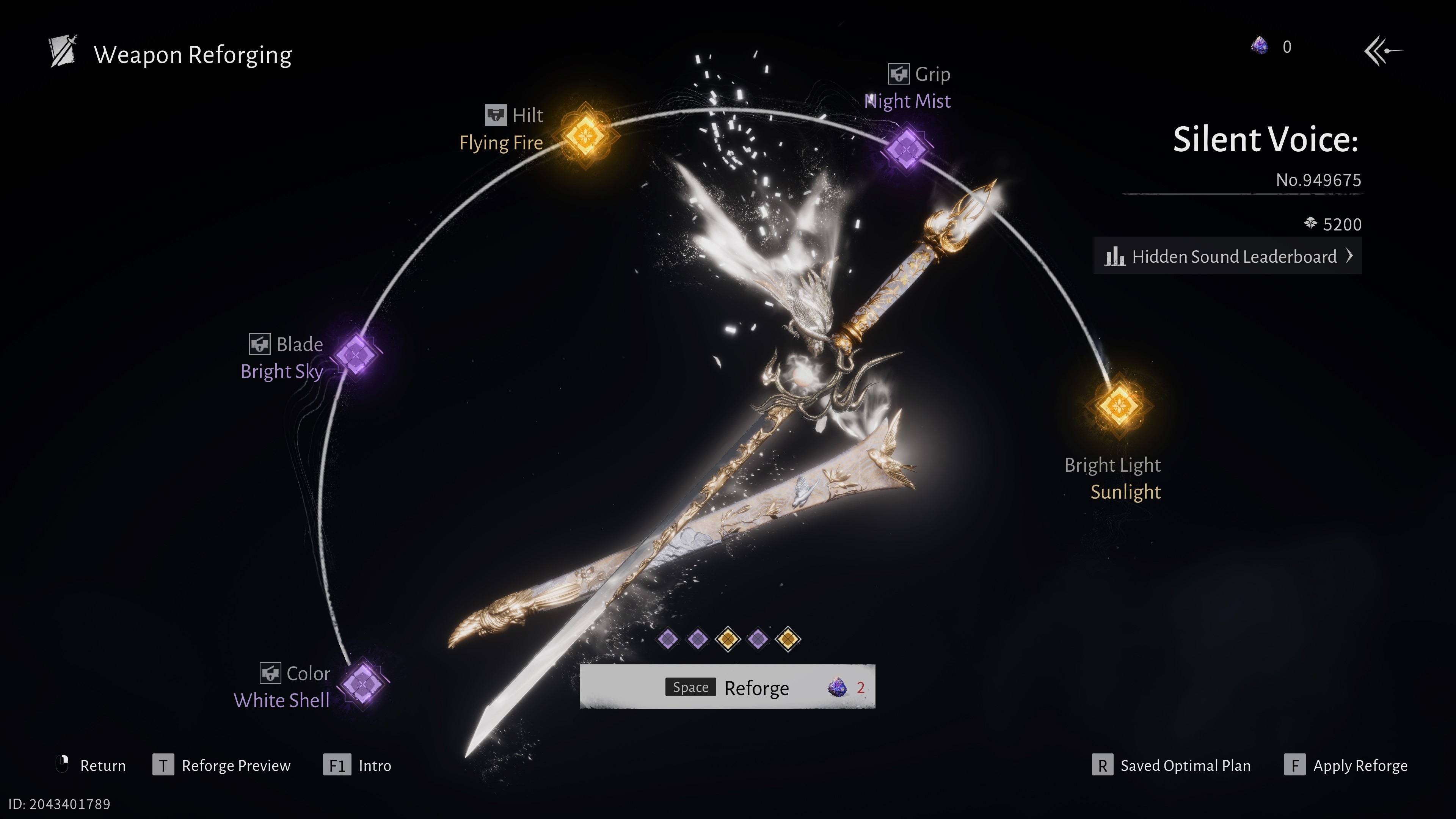Click the Reforge button
Viewport: 1456px width, 819px height.
tap(727, 687)
